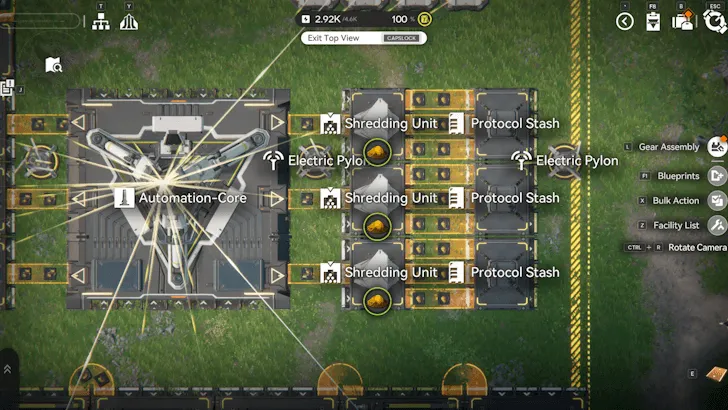Open the tech tree hierarchy icon
Viewport: 728px width, 410px height.
pos(101,21)
